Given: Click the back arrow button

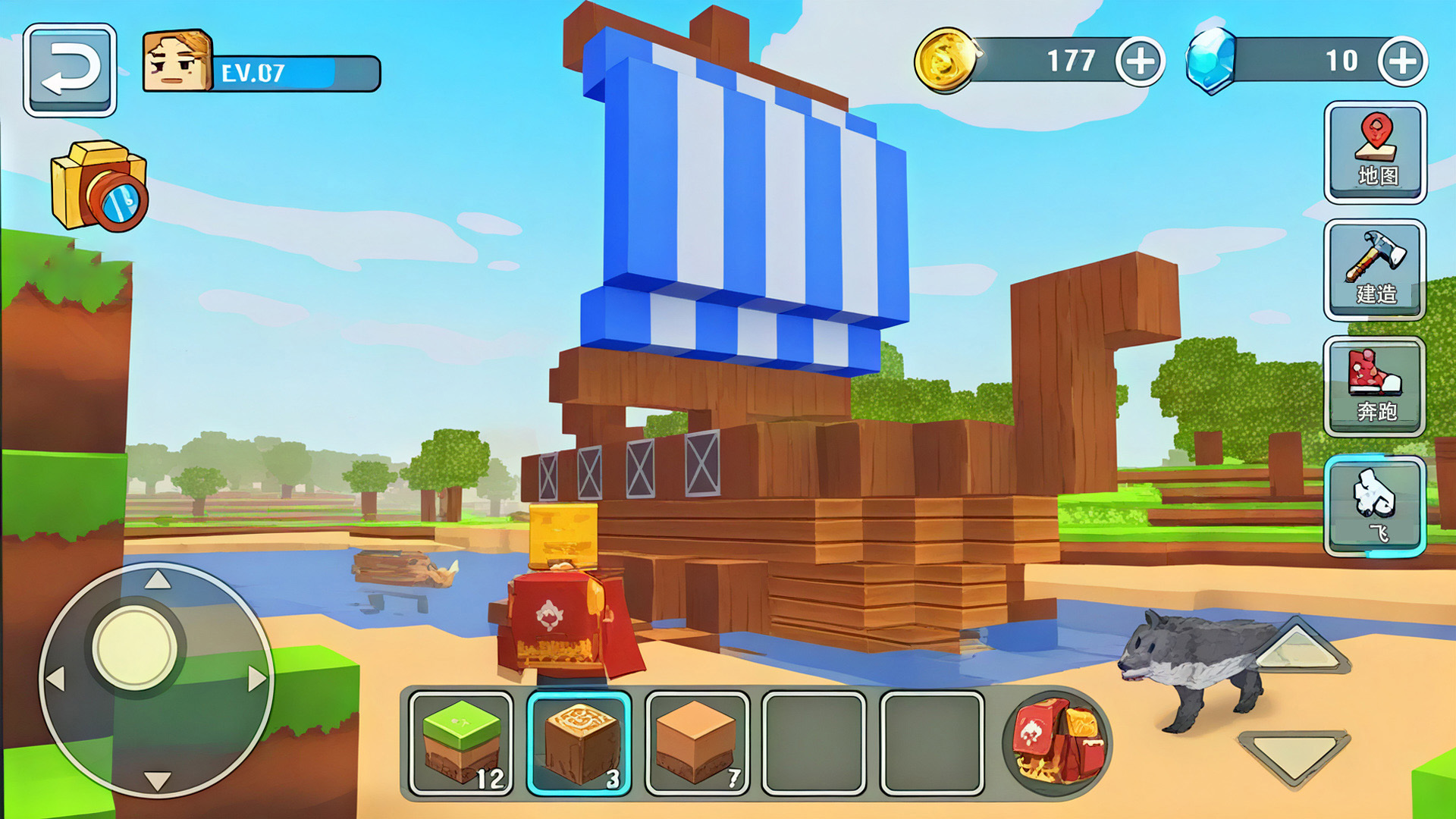Looking at the screenshot, I should tap(70, 70).
